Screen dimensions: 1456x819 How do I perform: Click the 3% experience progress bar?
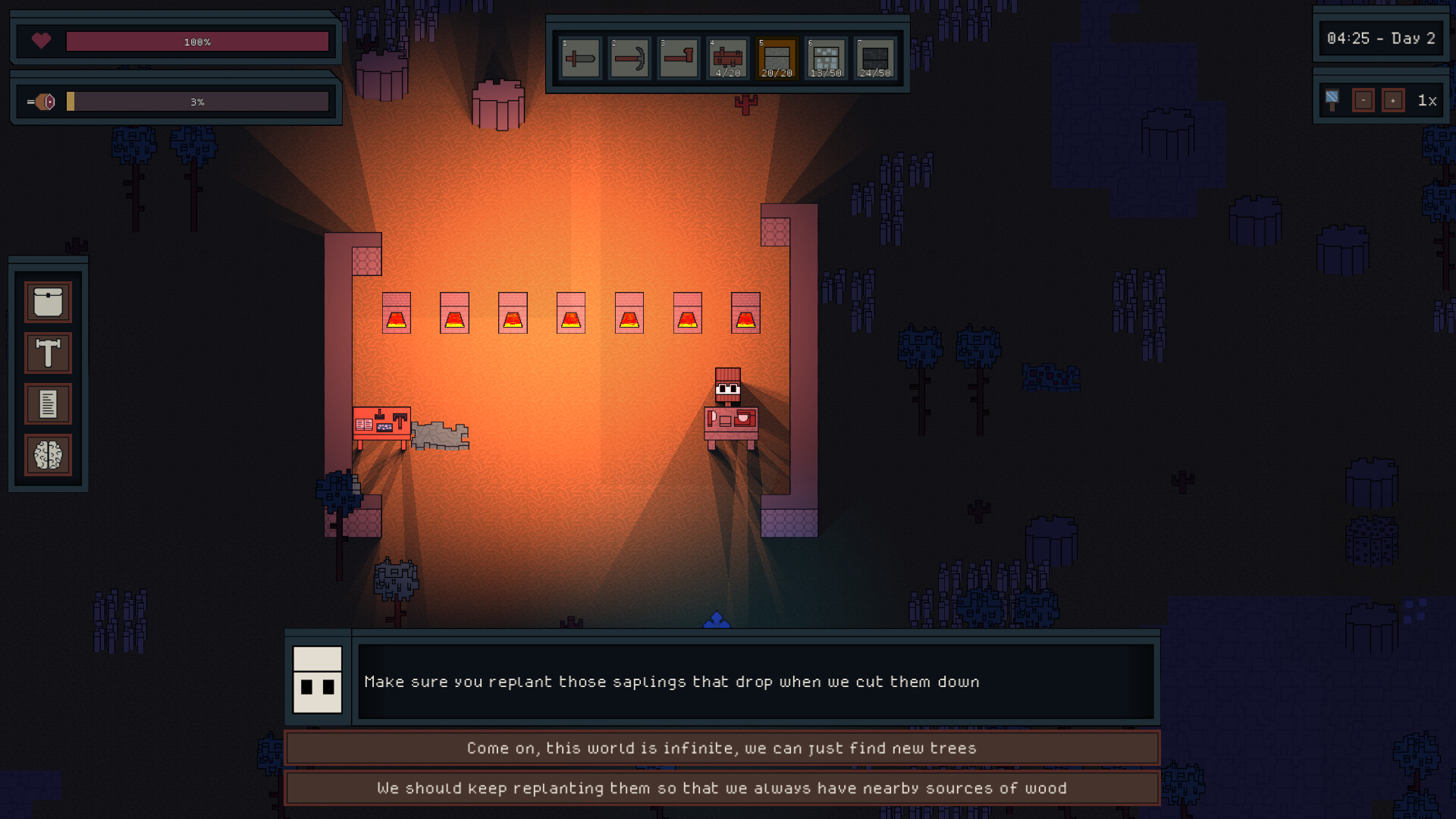pyautogui.click(x=197, y=101)
